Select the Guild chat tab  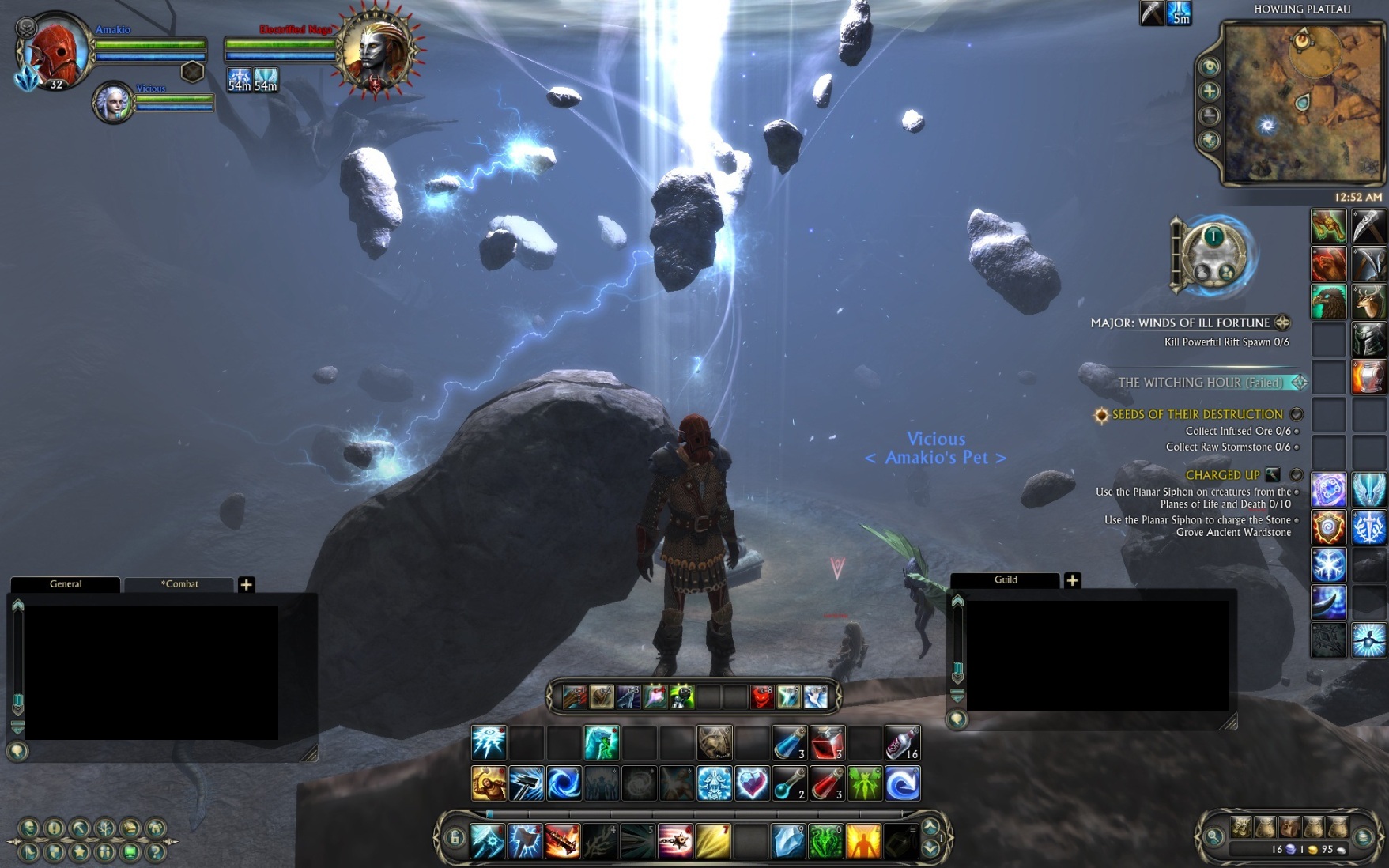1005,579
